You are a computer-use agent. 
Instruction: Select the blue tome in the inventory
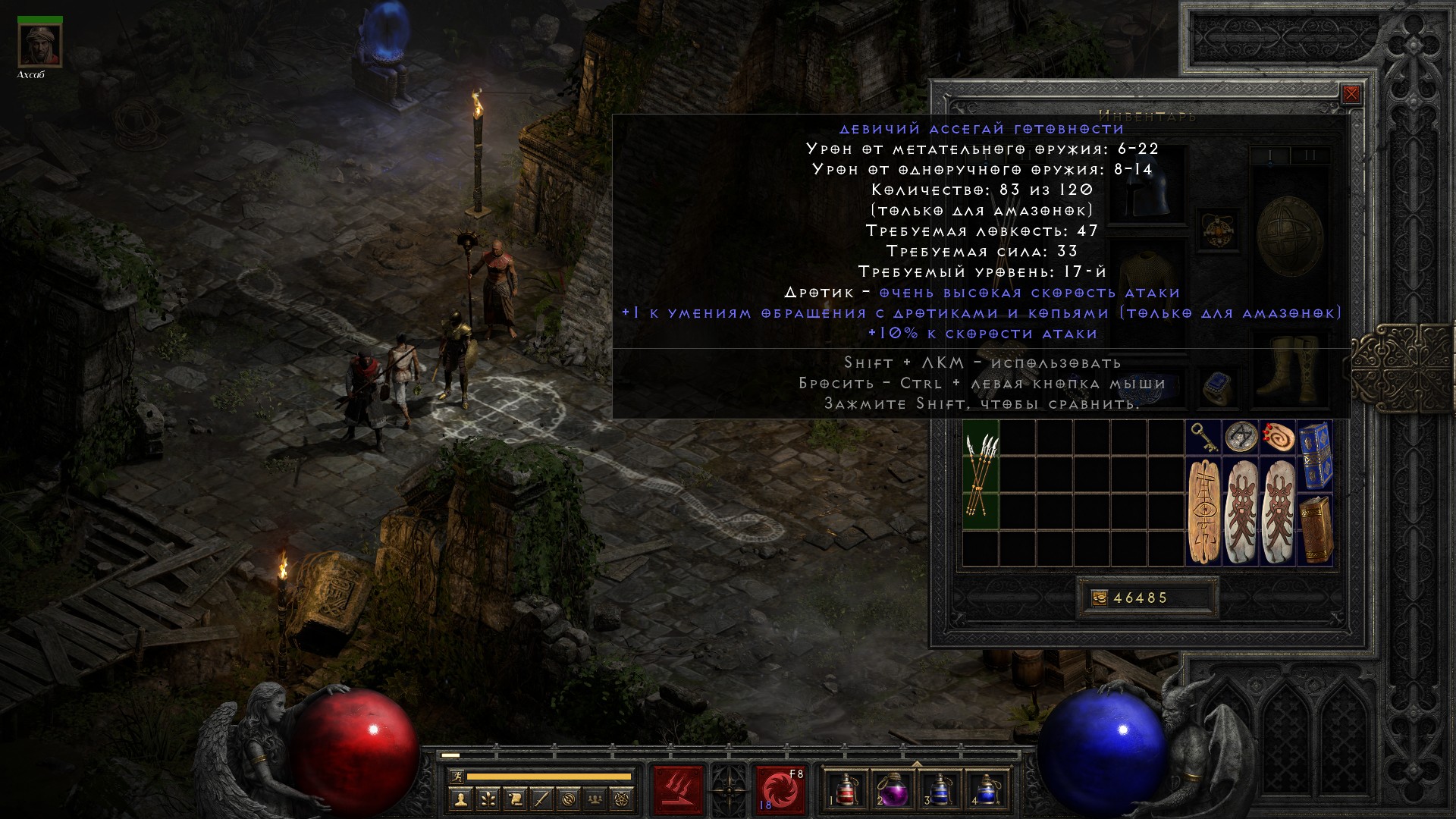pyautogui.click(x=1316, y=455)
